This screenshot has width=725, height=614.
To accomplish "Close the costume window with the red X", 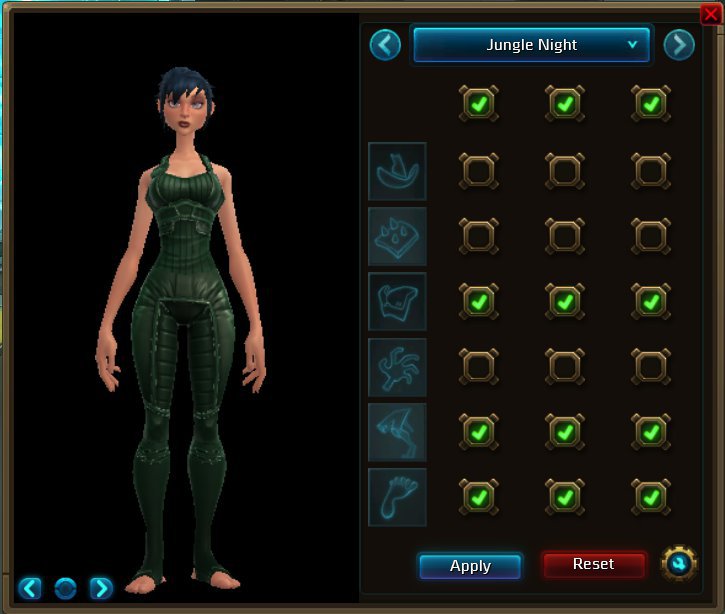I will point(711,13).
